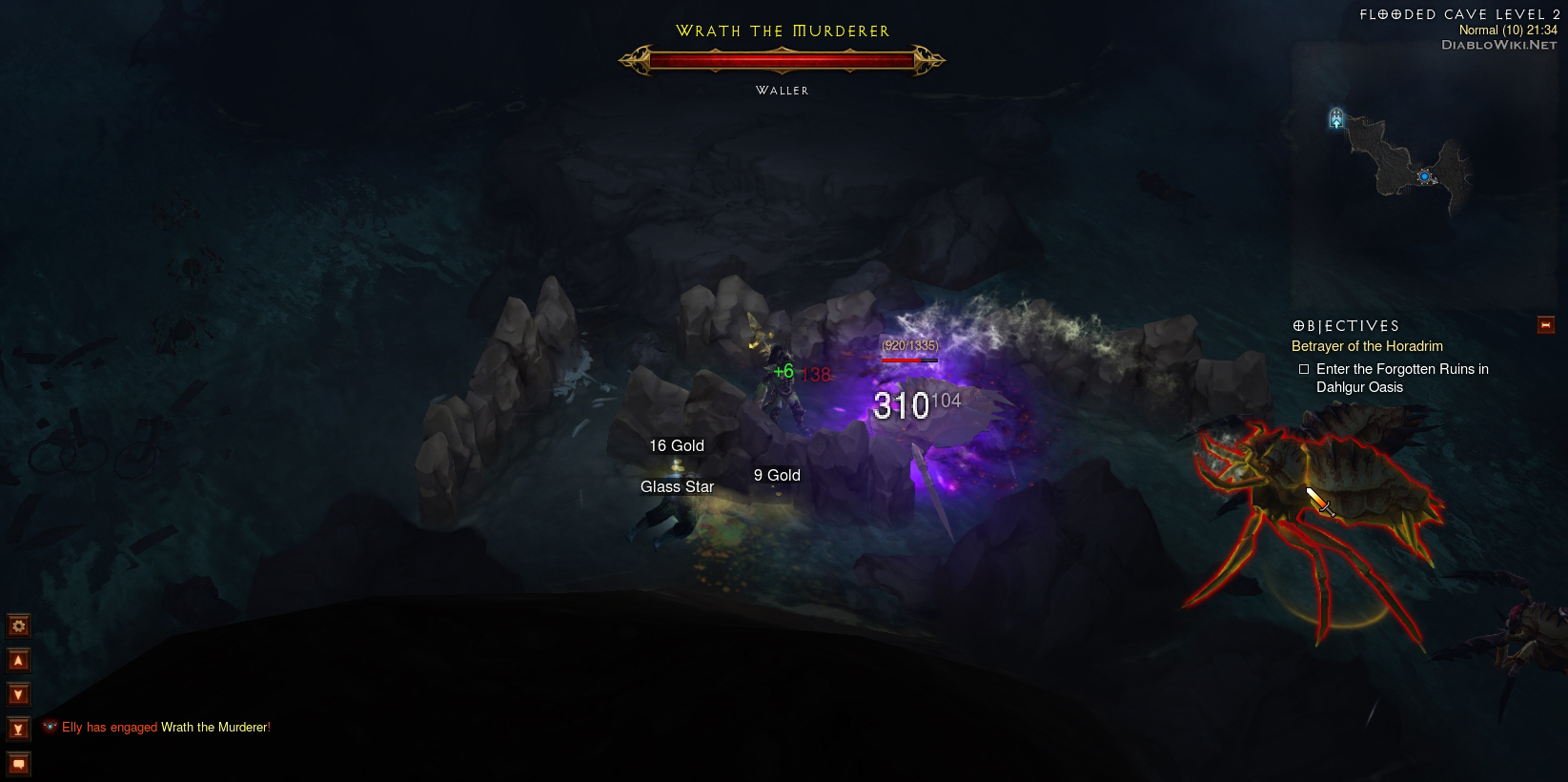This screenshot has width=1568, height=782.
Task: Select the blue player marker on the minimap
Action: click(1424, 175)
